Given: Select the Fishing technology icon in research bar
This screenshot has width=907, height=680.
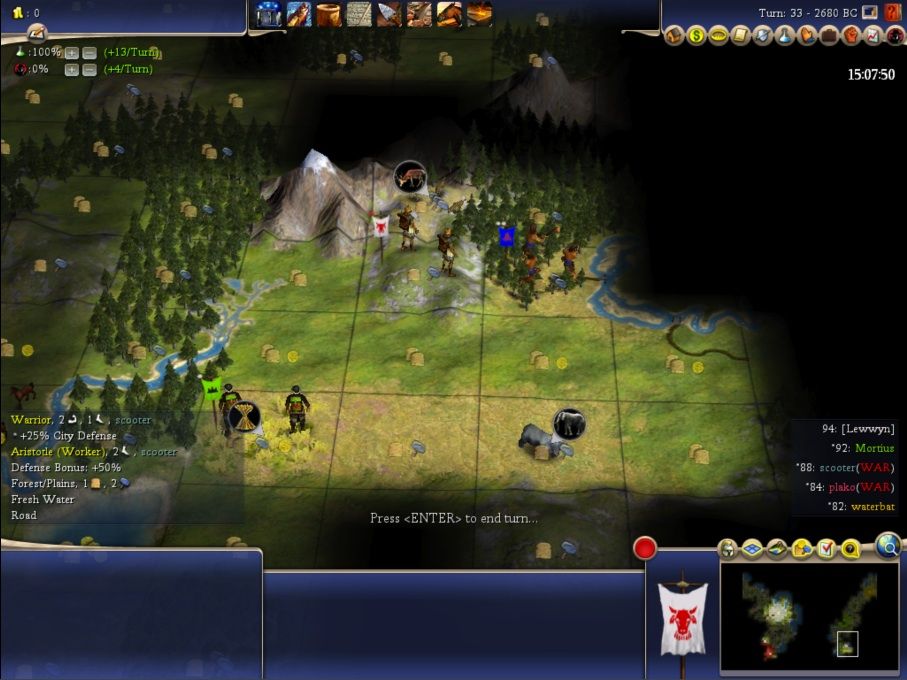Looking at the screenshot, I should pyautogui.click(x=299, y=14).
